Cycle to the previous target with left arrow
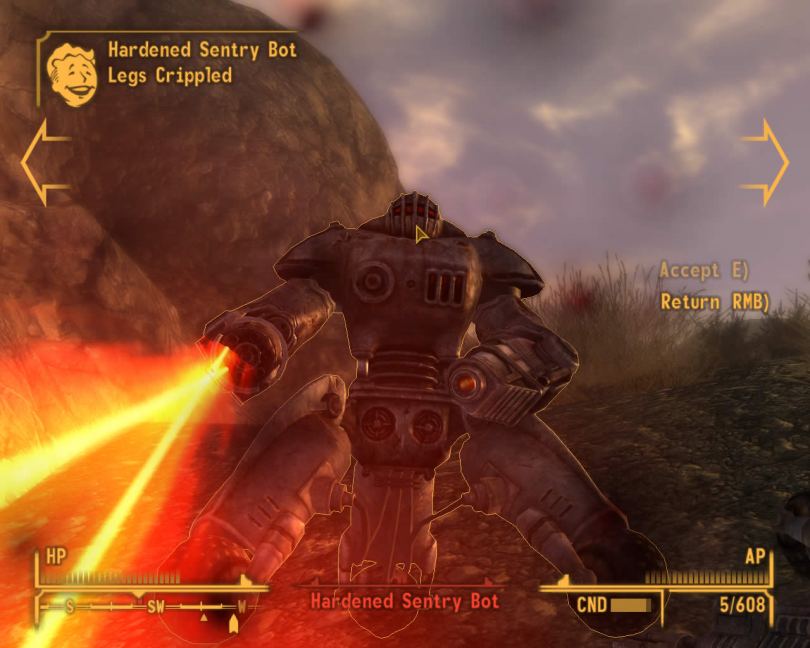810x648 pixels. (x=41, y=162)
